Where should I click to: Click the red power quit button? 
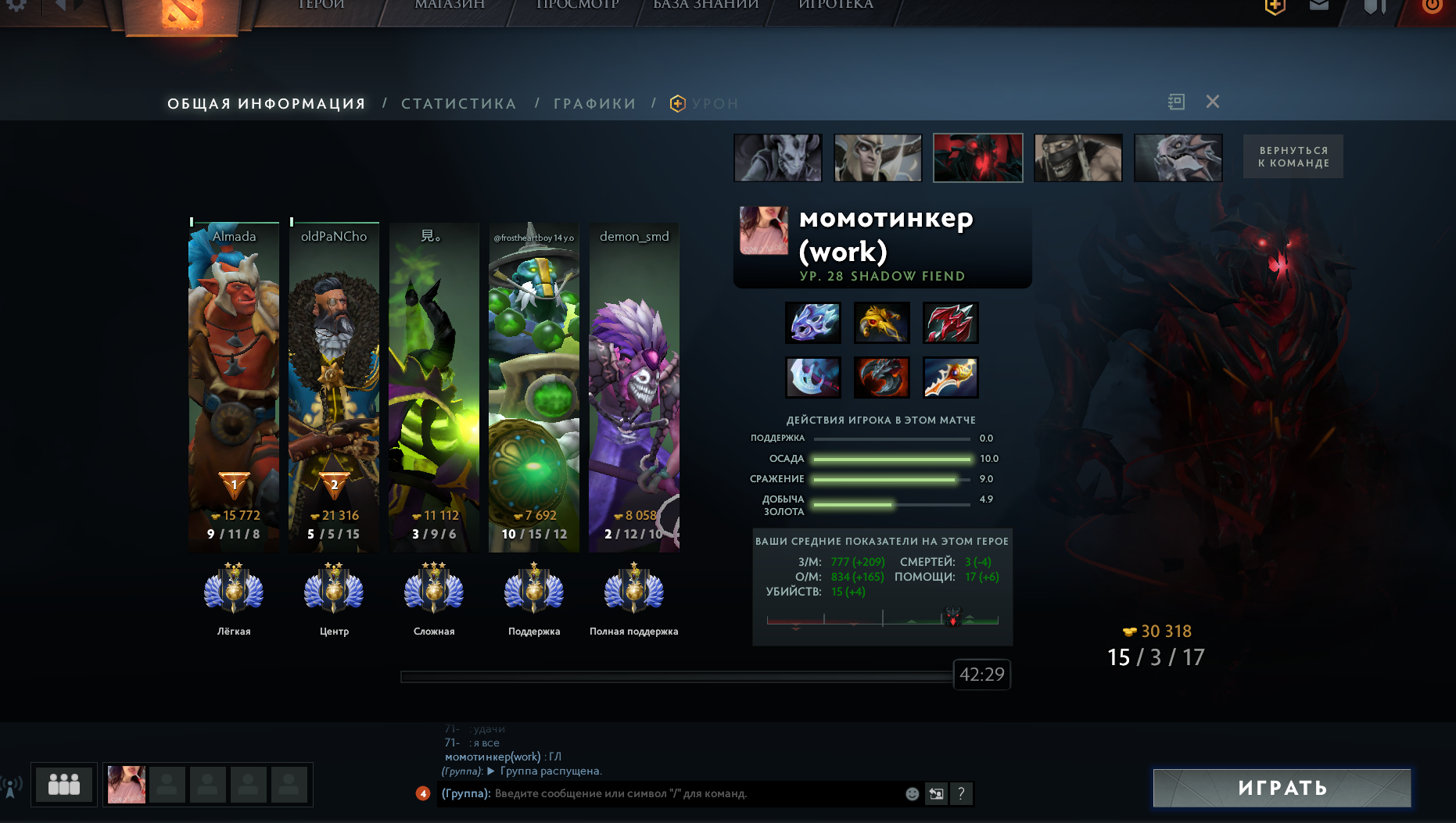[1432, 5]
